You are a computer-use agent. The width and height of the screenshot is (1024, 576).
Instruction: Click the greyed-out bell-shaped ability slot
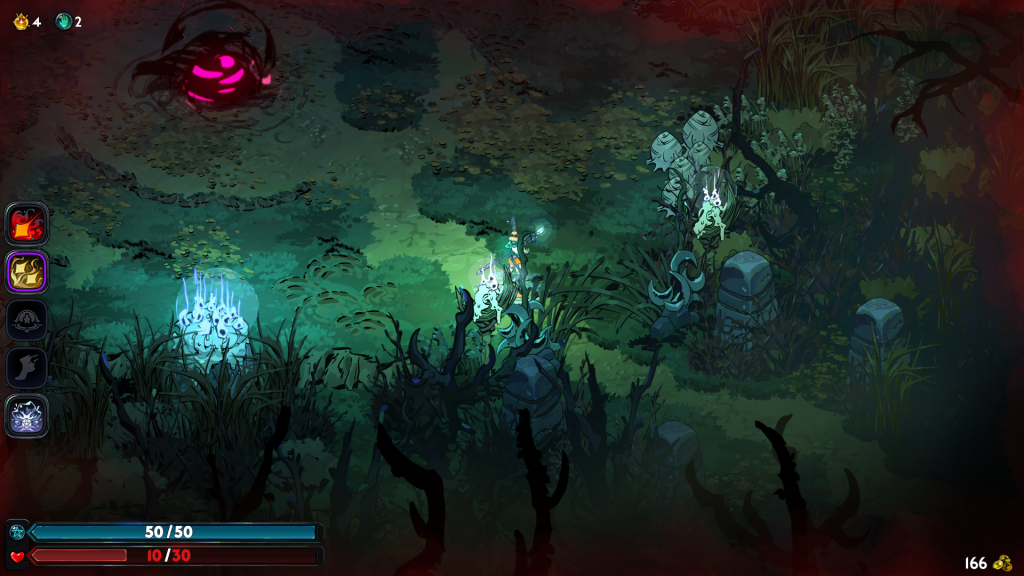click(x=27, y=320)
